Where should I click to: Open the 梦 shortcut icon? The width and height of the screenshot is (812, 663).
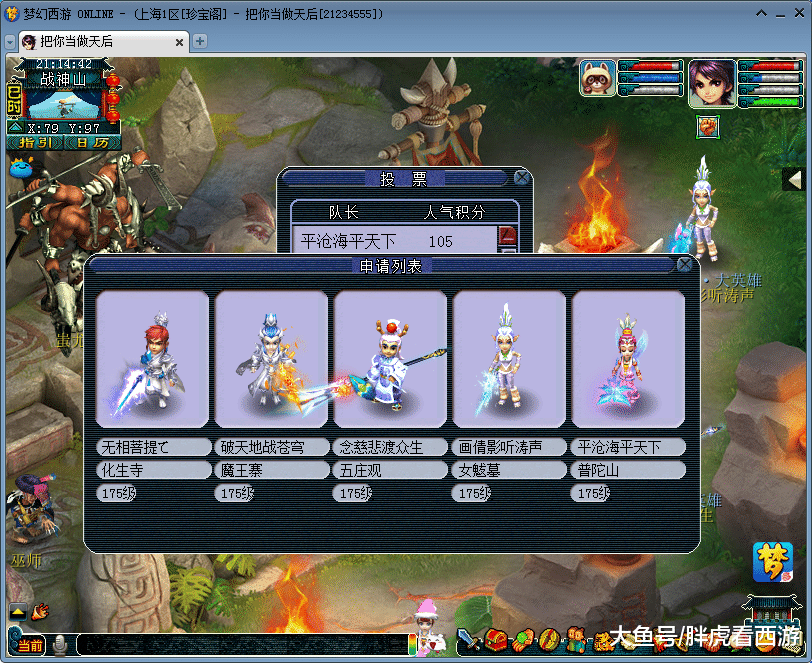772,562
